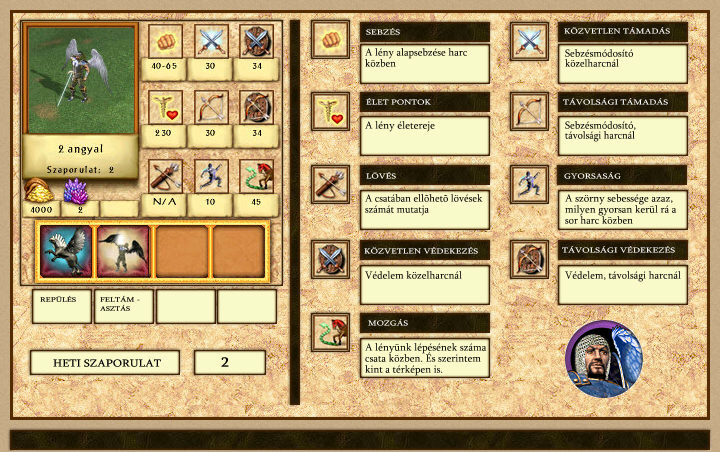The height and width of the screenshot is (452, 720).
Task: Click the icon next to the MOZGÁS heading
Action: 330,331
